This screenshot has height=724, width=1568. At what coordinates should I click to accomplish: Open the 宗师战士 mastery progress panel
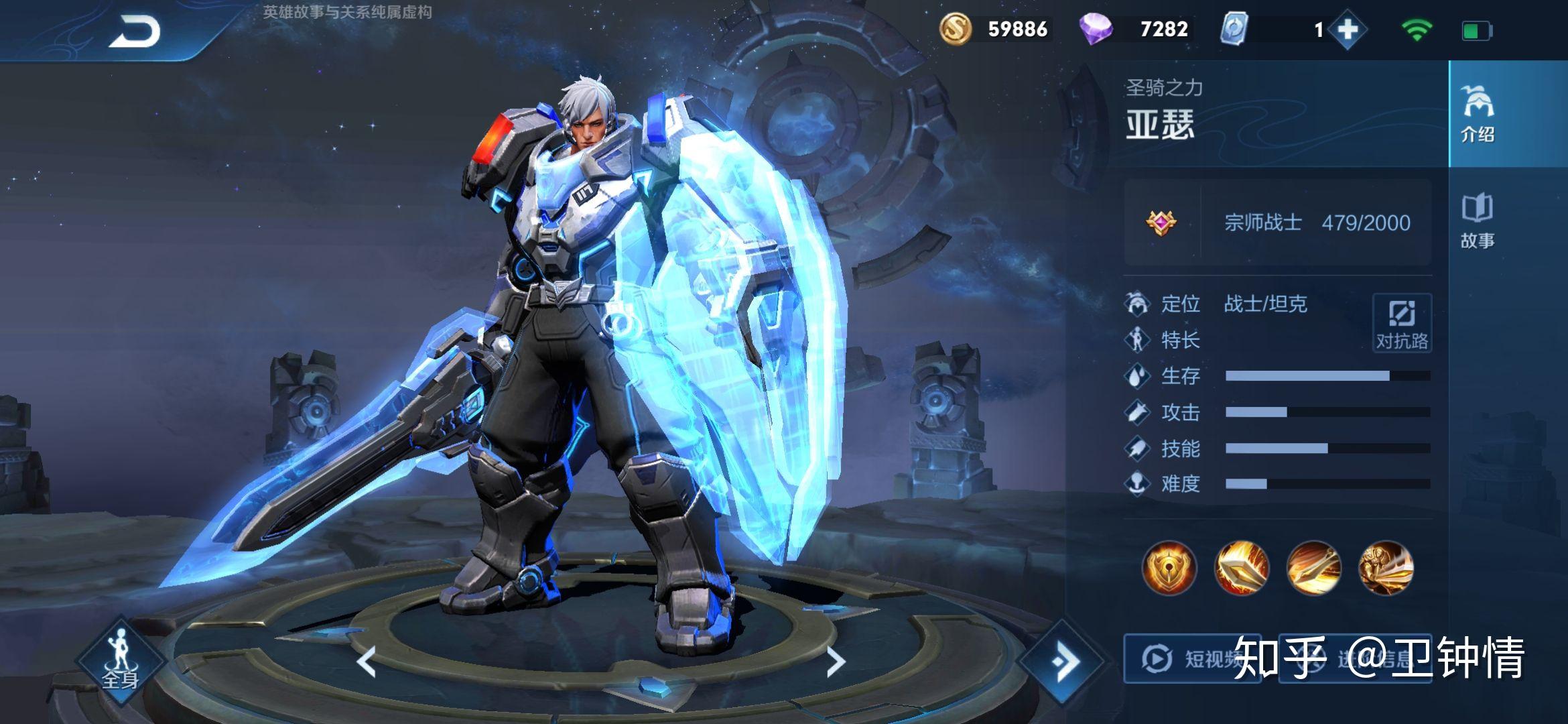click(x=1277, y=223)
